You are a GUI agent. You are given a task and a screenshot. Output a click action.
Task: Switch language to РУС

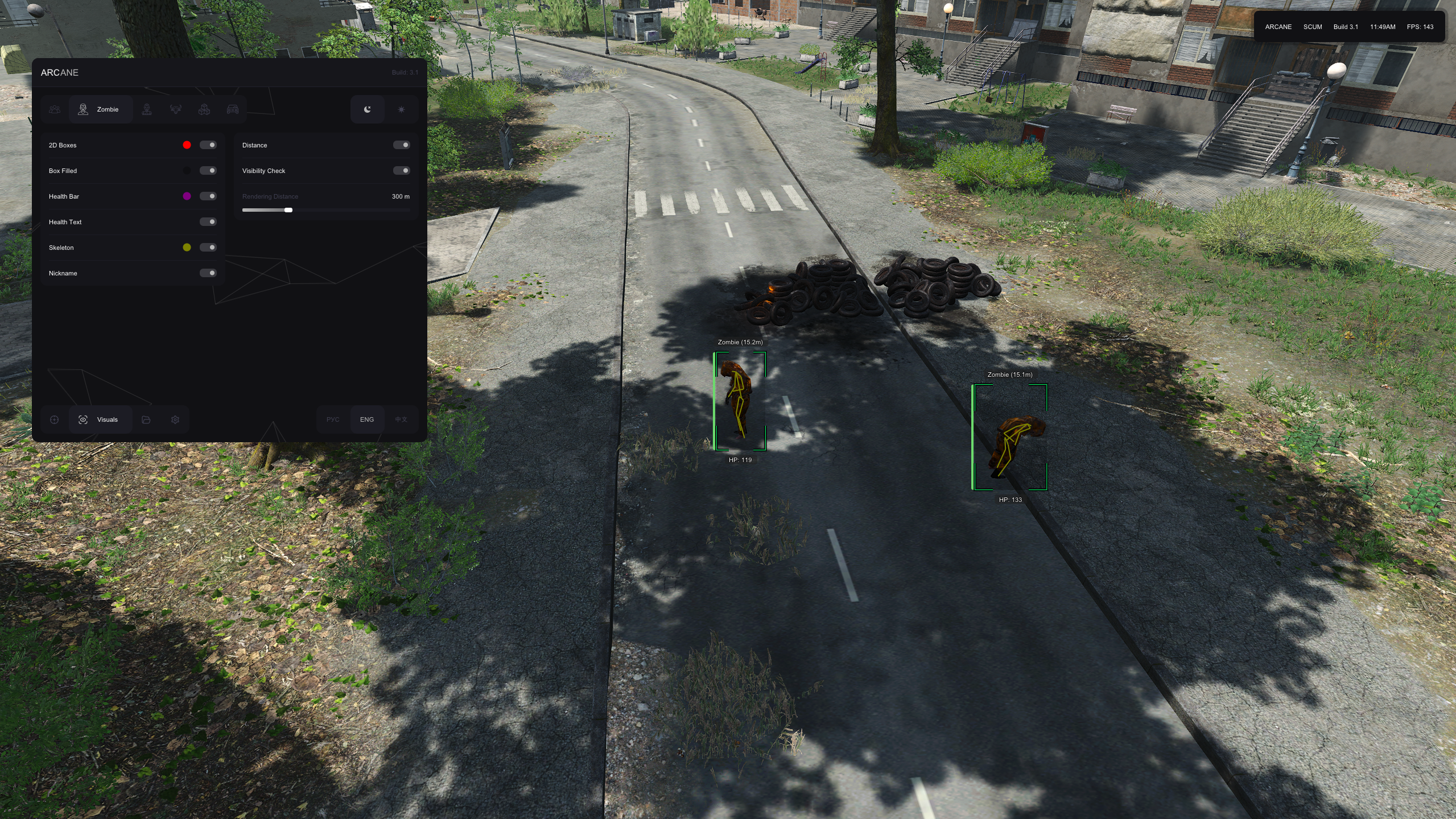tap(333, 419)
